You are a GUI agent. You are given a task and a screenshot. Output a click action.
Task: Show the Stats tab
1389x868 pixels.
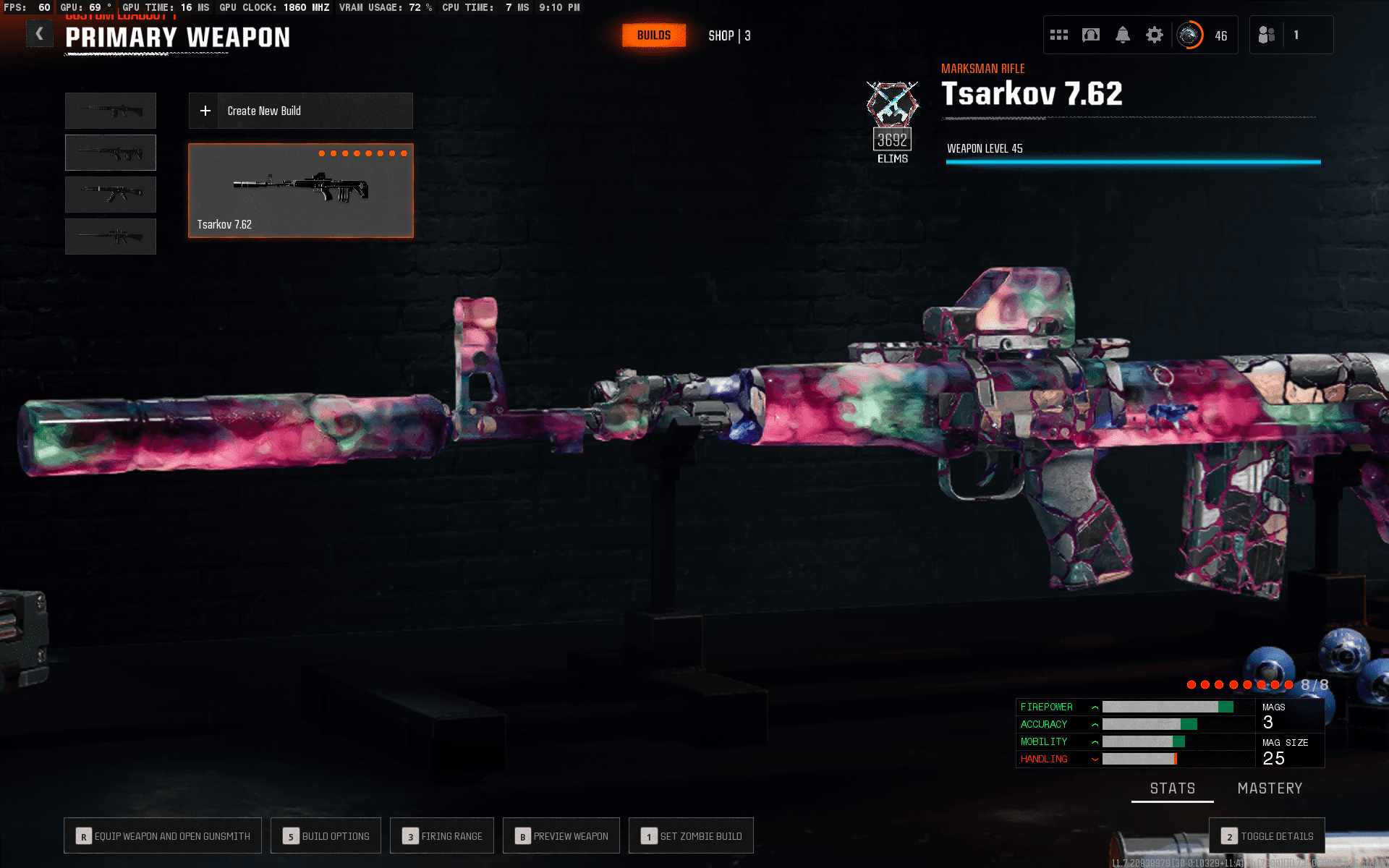click(1172, 788)
